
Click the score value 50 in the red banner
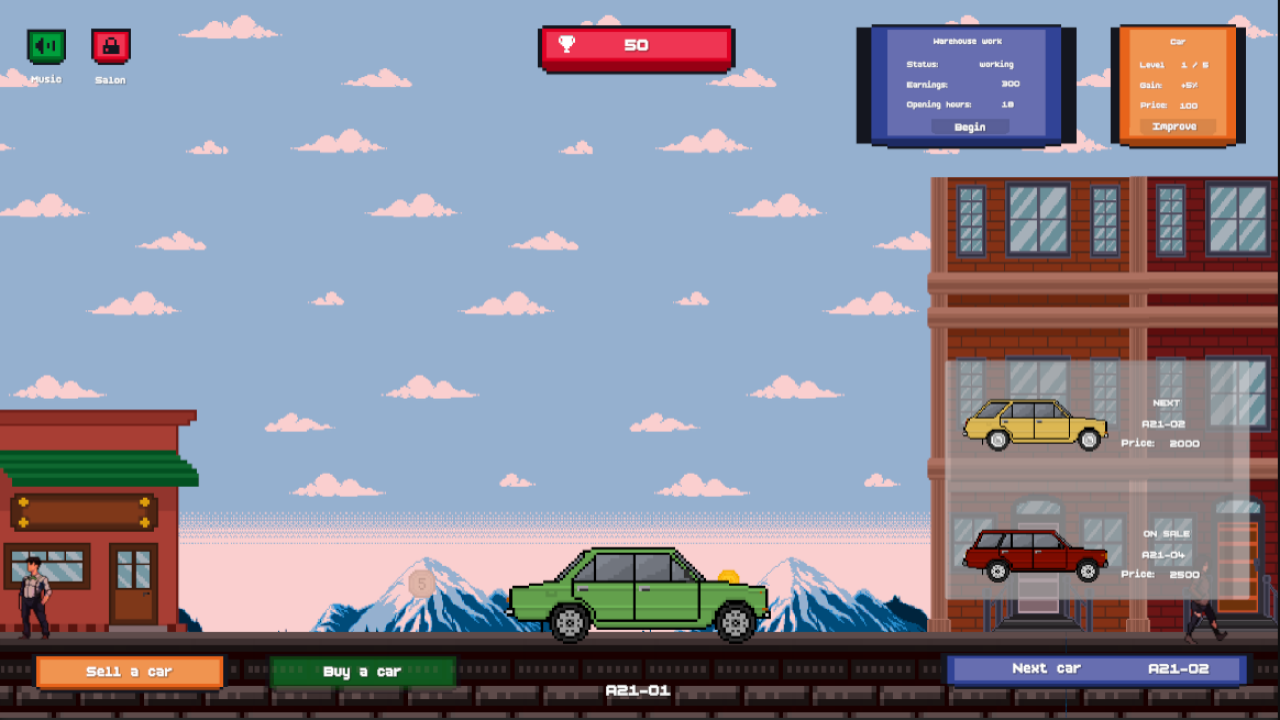[638, 45]
